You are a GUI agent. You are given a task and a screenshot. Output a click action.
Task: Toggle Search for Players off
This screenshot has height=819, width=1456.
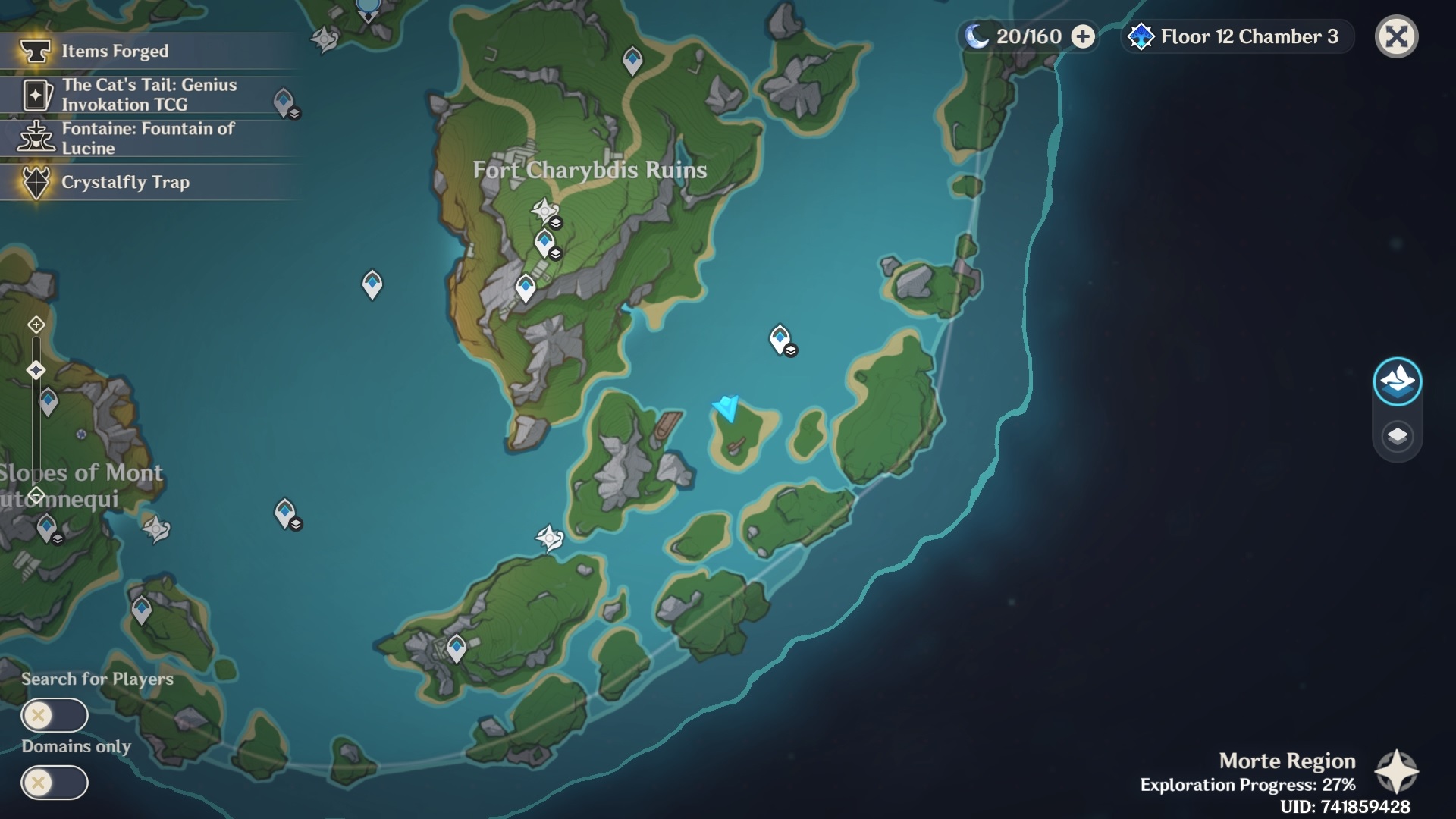55,715
